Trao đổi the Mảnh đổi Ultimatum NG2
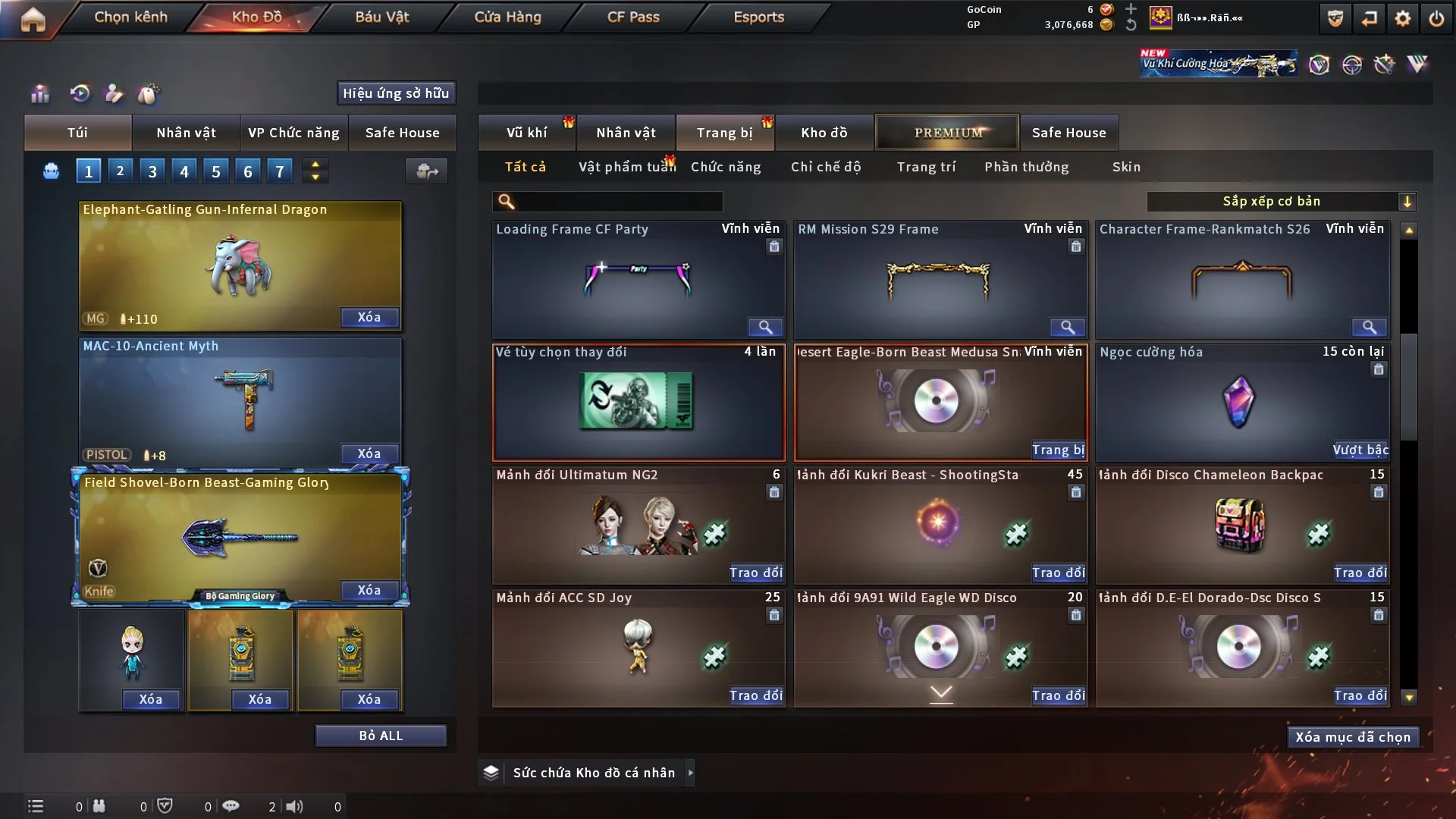 pos(755,573)
